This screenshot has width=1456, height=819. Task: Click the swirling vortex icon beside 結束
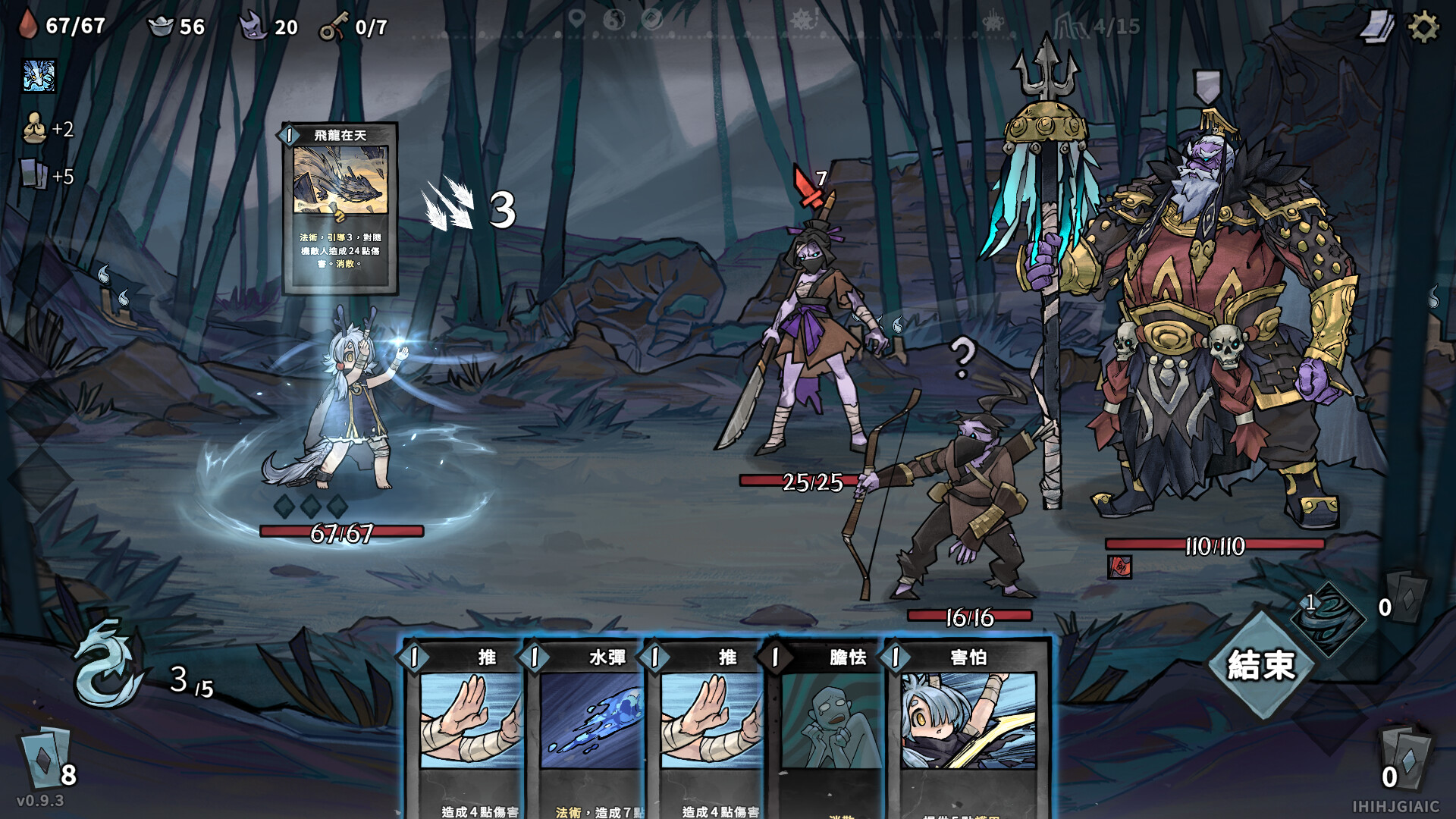click(x=1327, y=616)
